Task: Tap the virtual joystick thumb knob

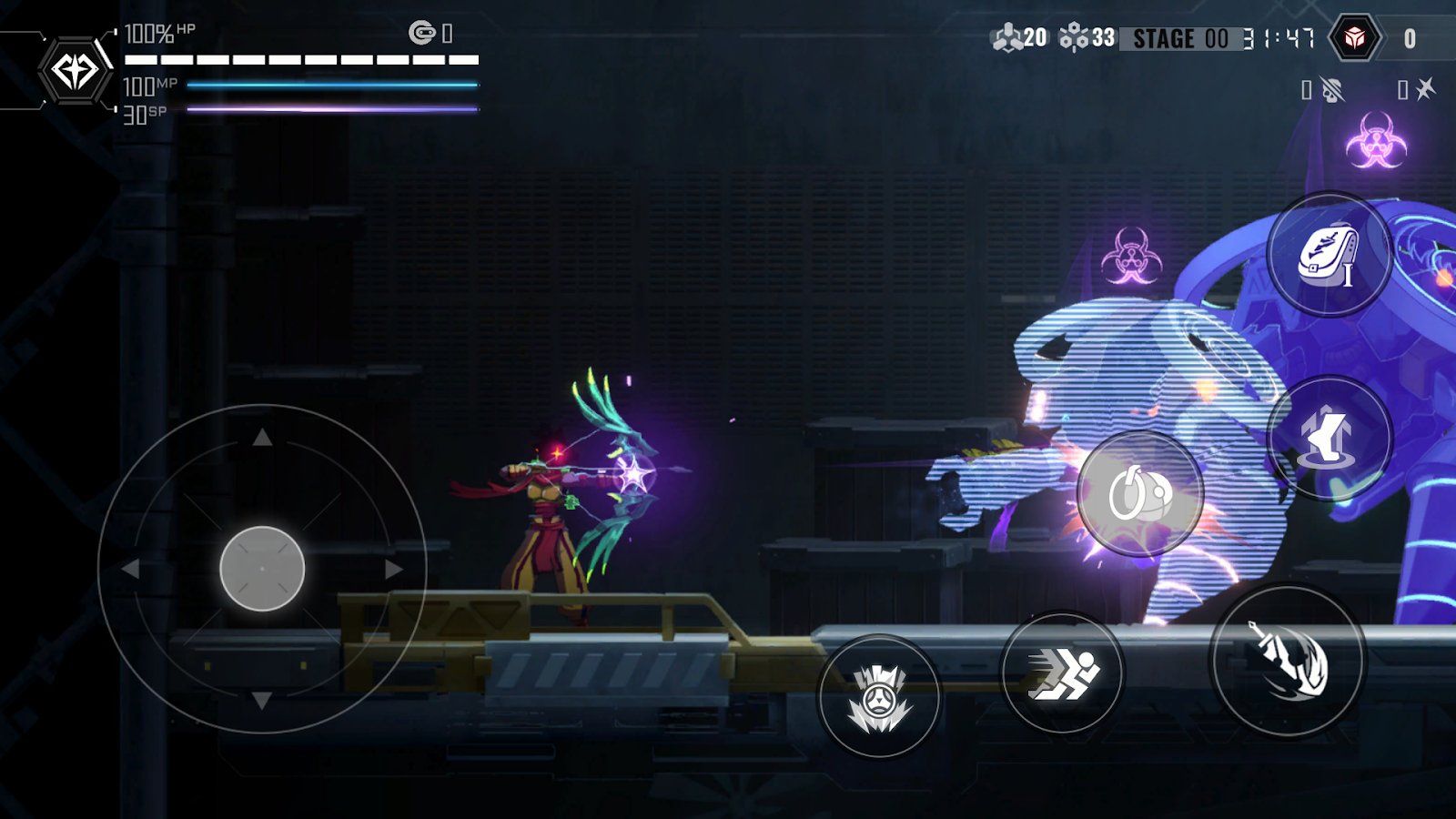Action: coord(262,569)
